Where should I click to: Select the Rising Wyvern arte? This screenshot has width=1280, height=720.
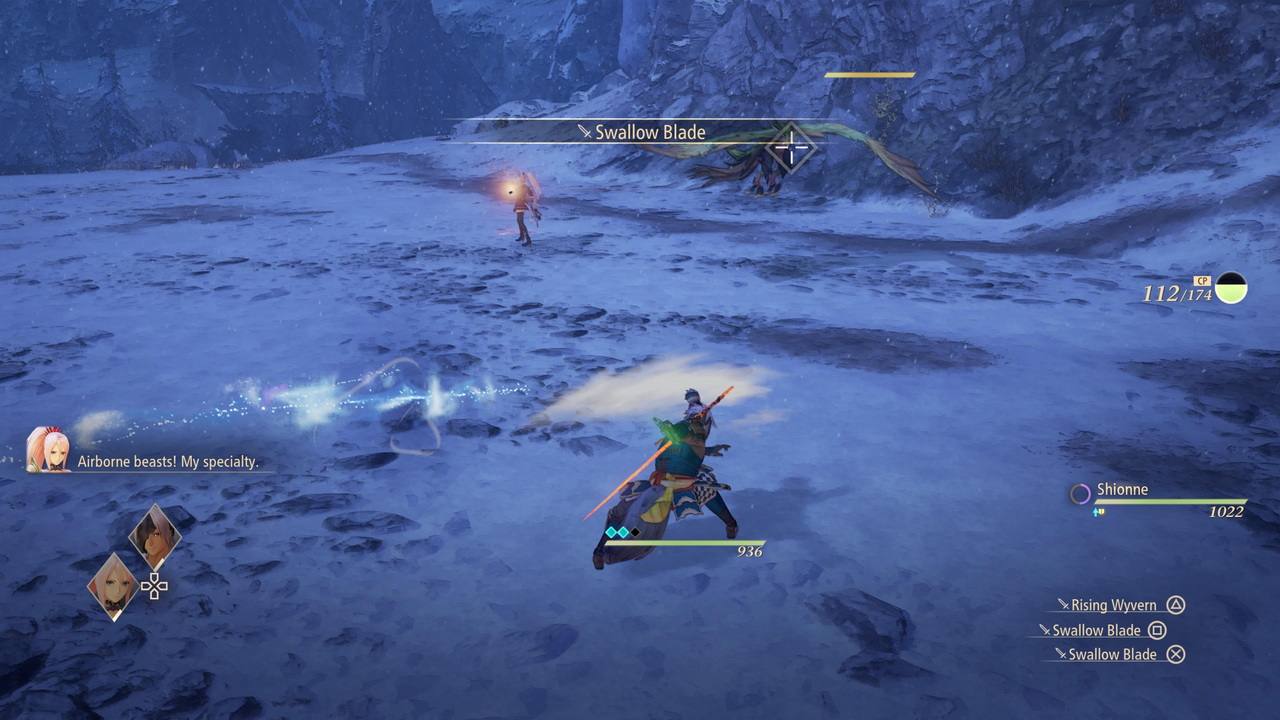pyautogui.click(x=1113, y=605)
